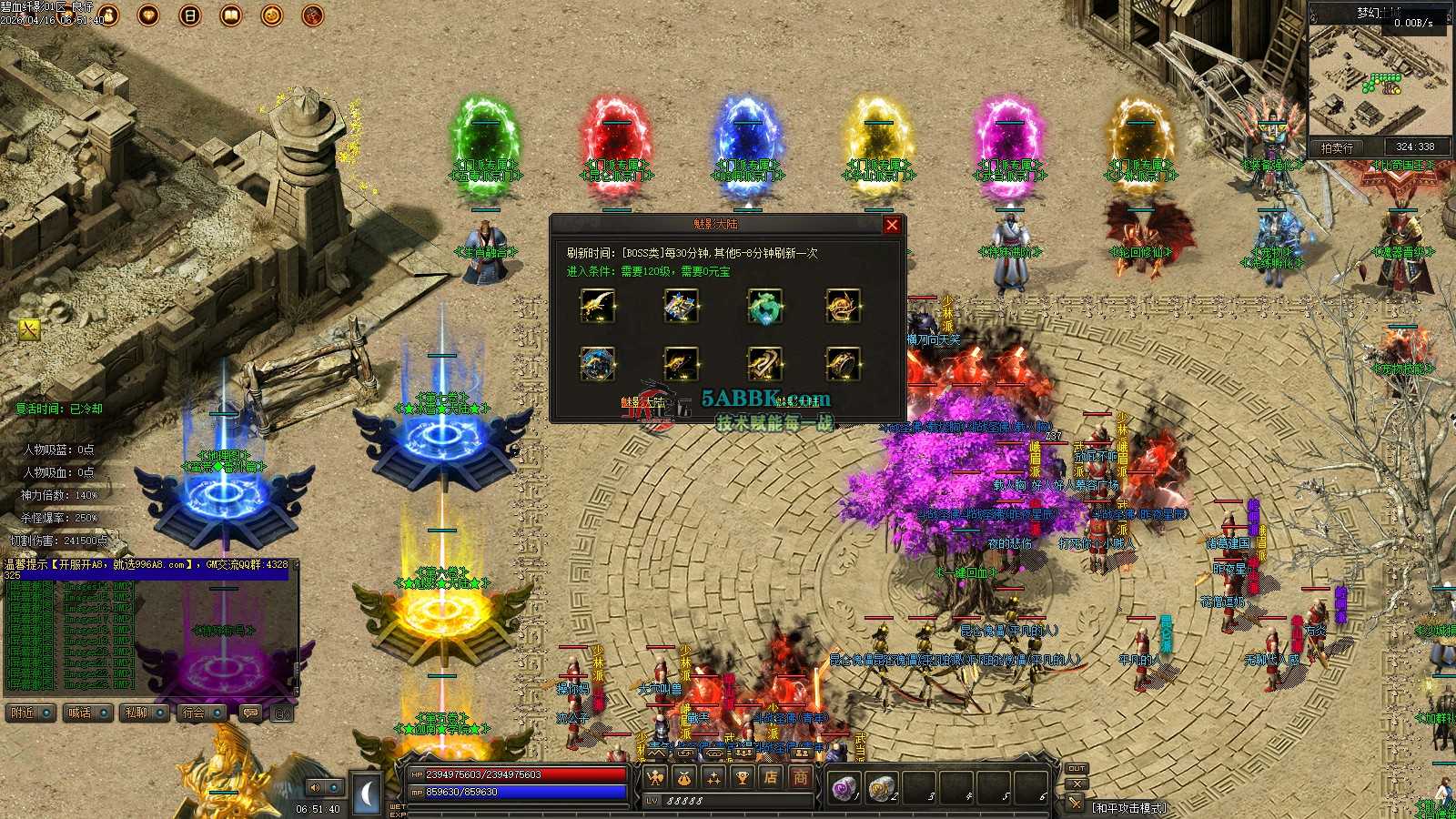Open the diamond icon at top
The image size is (1456, 819).
point(148,15)
